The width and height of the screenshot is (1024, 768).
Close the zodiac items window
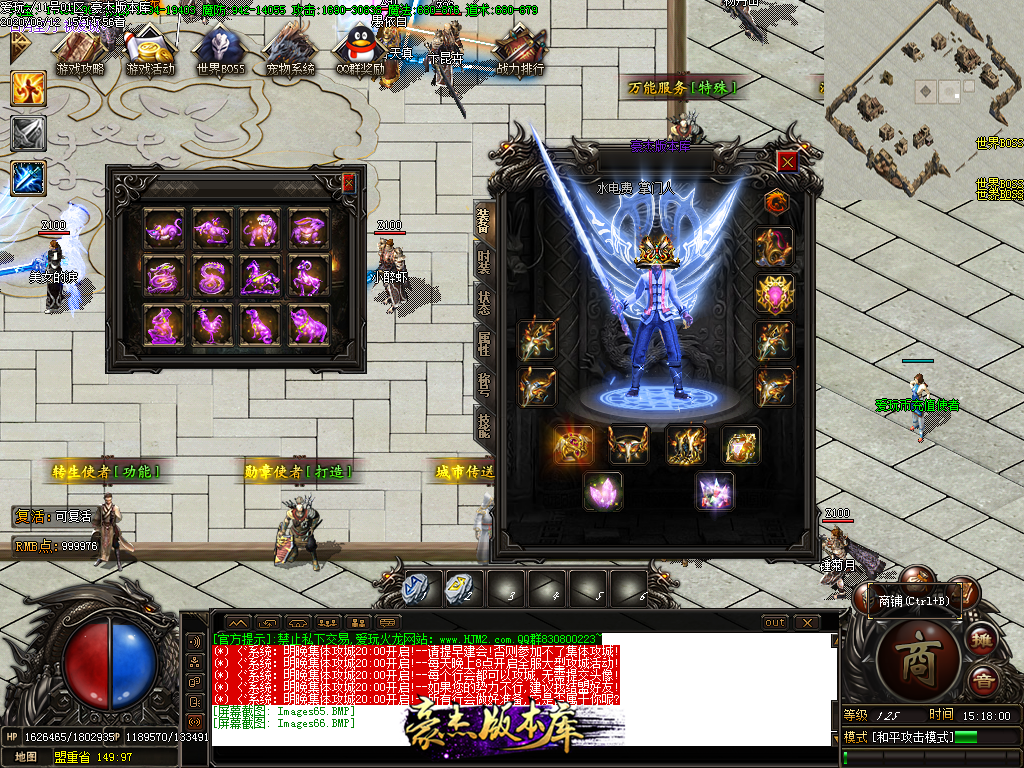(348, 183)
